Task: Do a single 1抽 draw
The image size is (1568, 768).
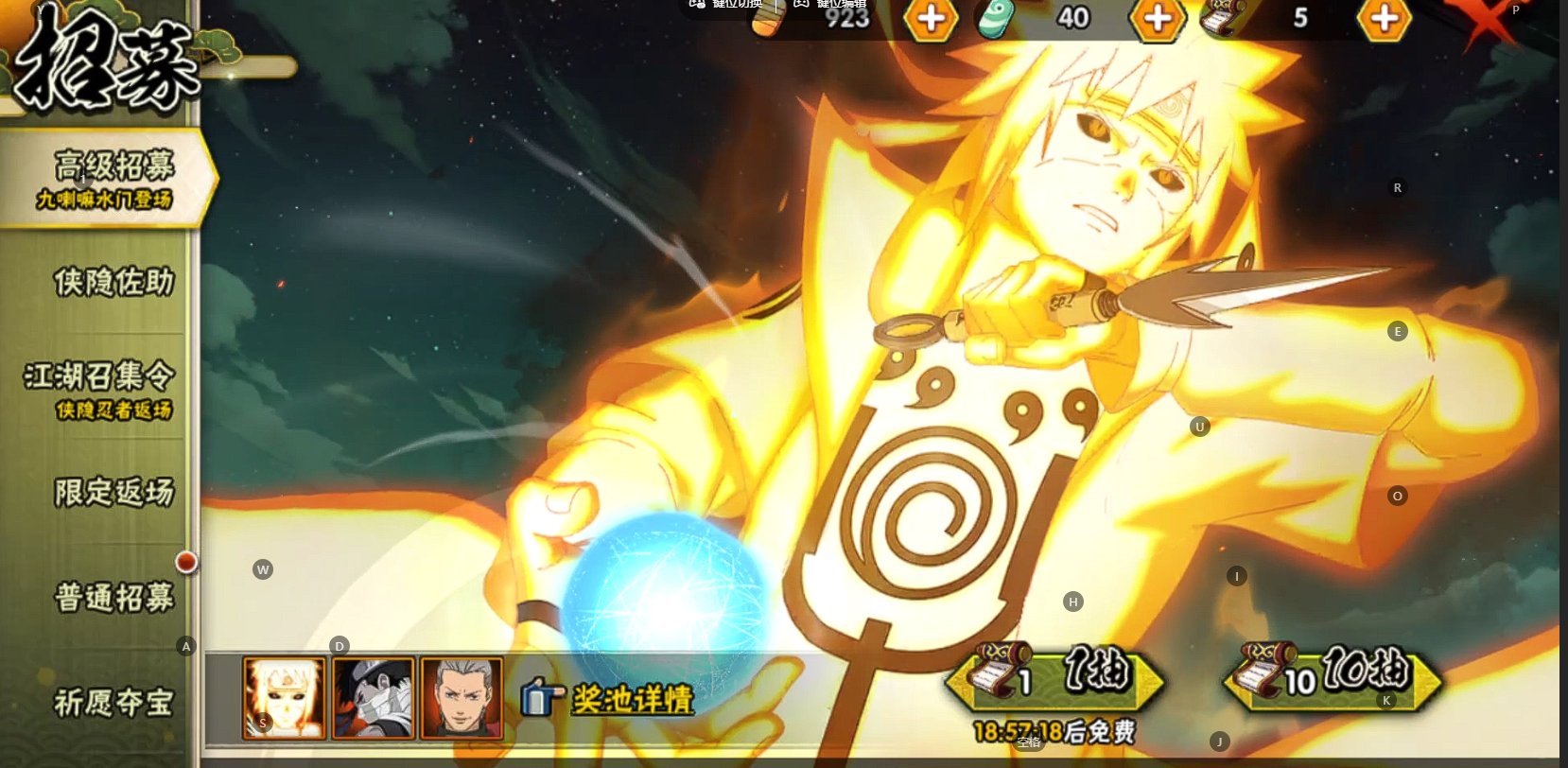Action: pyautogui.click(x=1055, y=677)
